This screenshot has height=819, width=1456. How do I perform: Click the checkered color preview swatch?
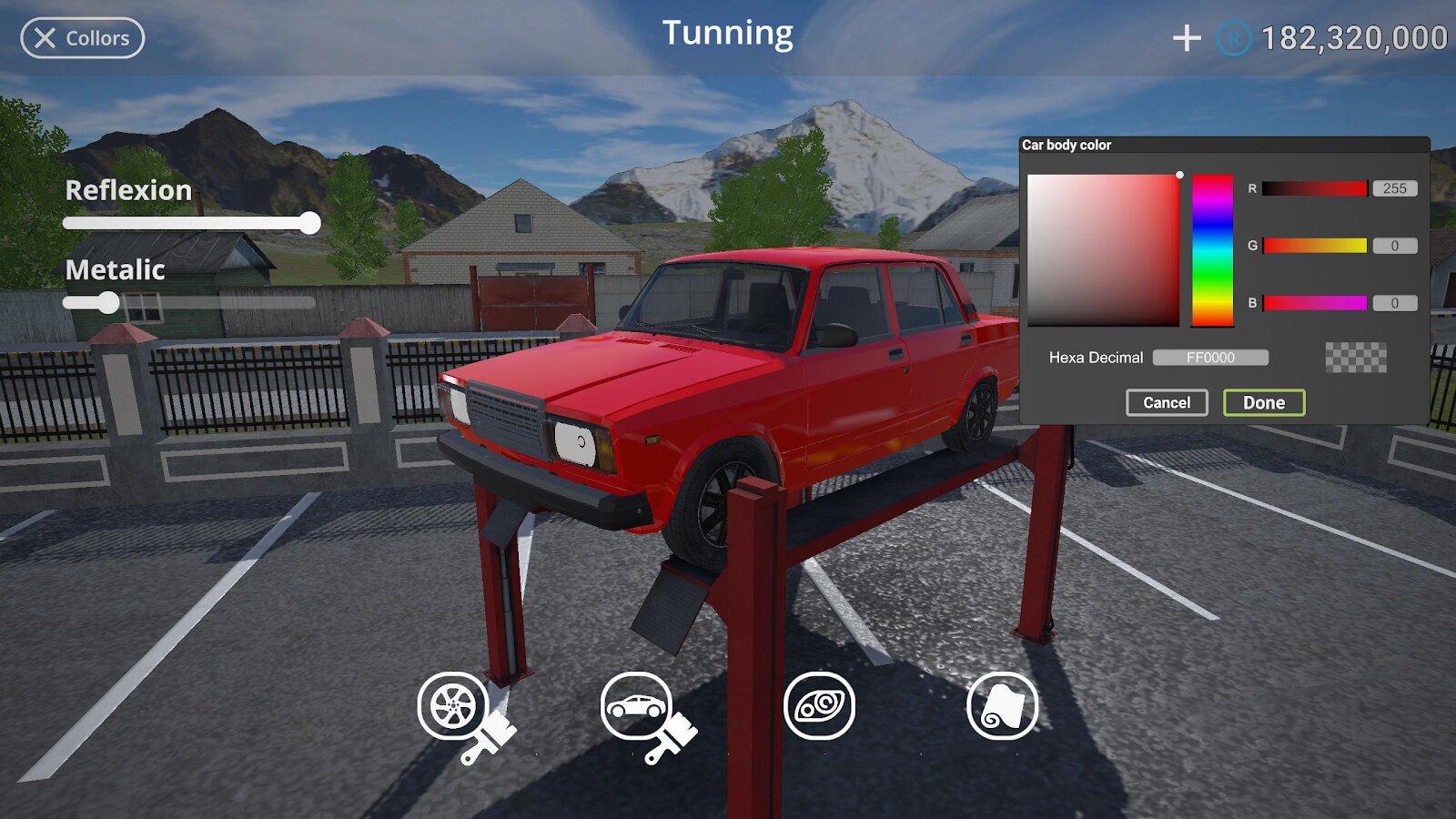[x=1356, y=358]
